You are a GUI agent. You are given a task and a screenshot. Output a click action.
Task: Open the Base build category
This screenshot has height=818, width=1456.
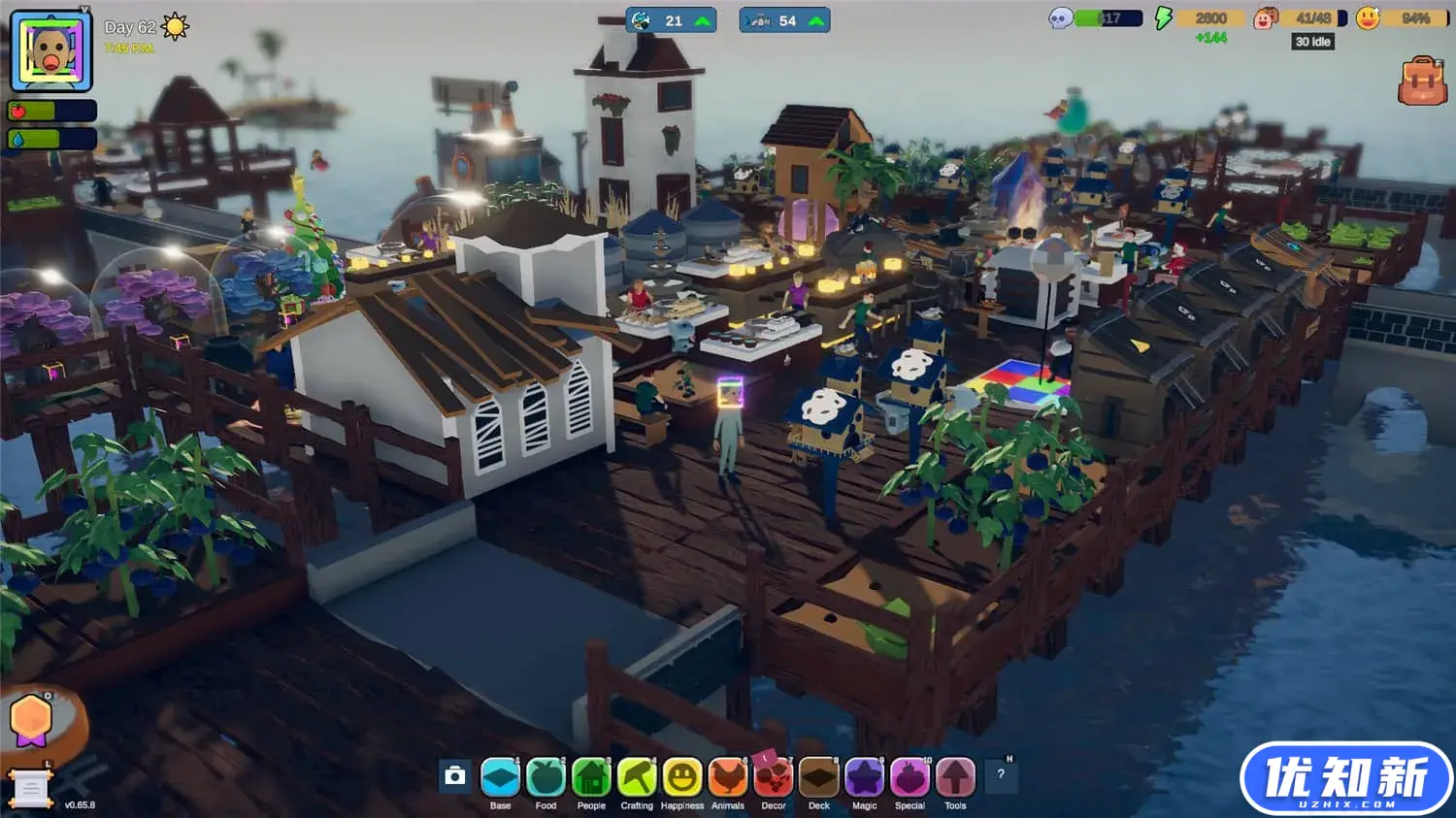point(500,777)
